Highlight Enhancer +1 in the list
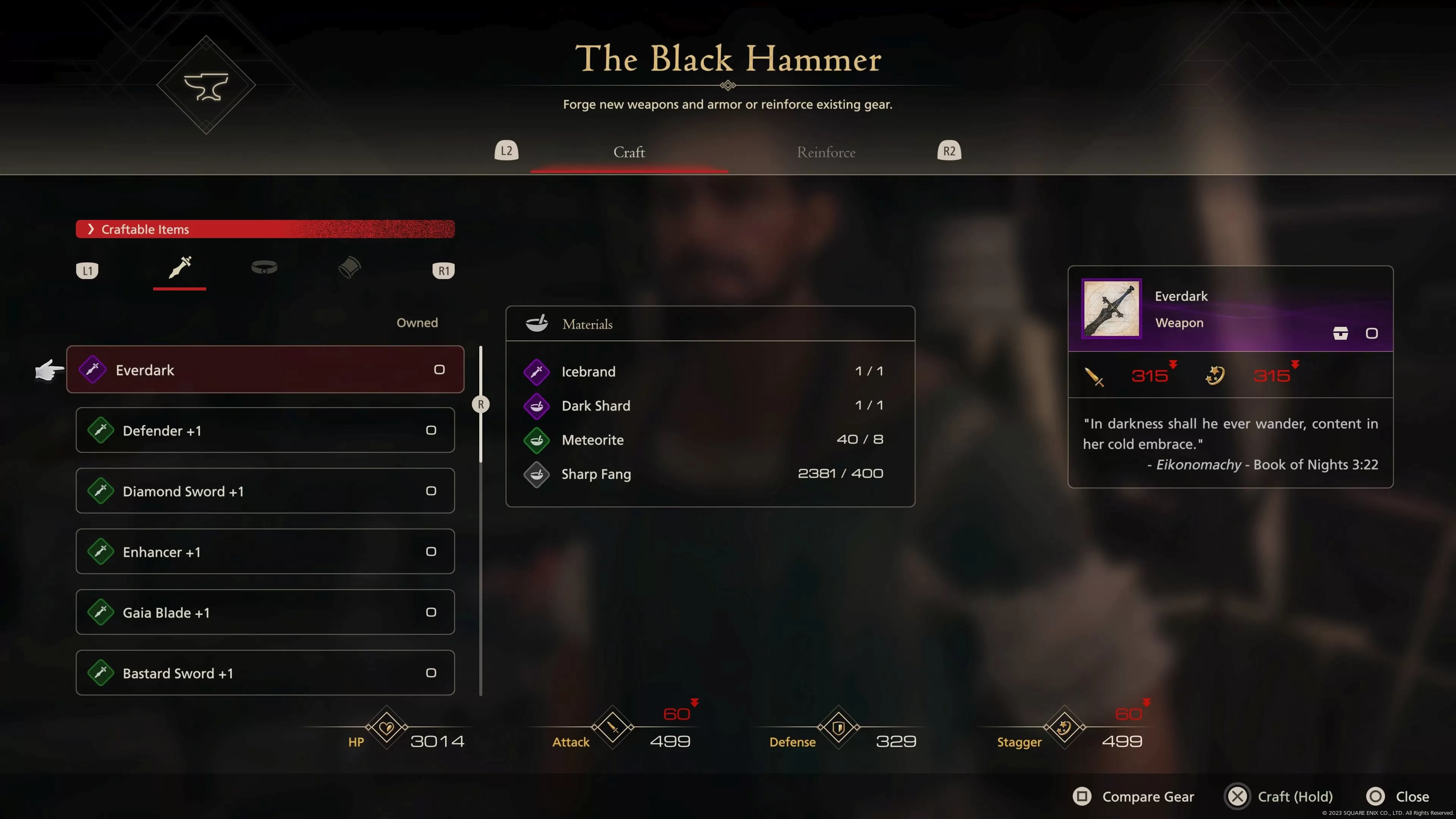The height and width of the screenshot is (819, 1456). pos(265,552)
